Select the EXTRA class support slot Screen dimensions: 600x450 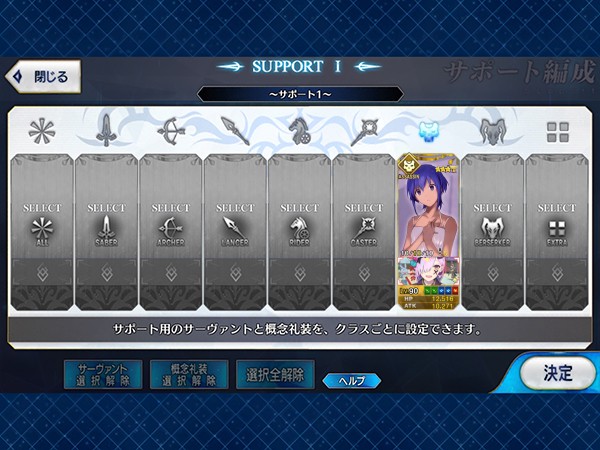click(x=557, y=230)
